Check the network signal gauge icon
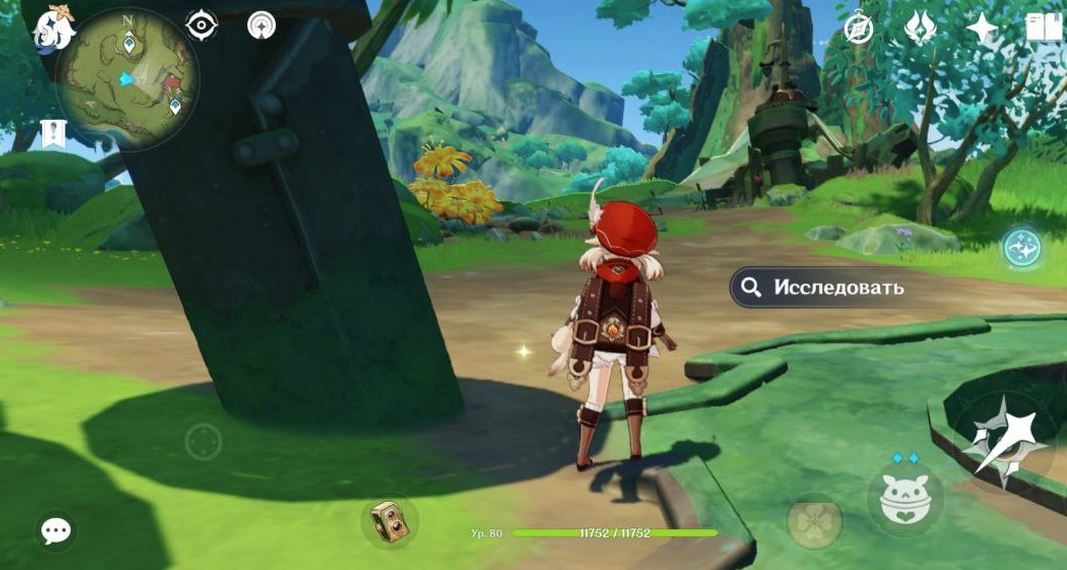Viewport: 1067px width, 570px height. coord(262,25)
